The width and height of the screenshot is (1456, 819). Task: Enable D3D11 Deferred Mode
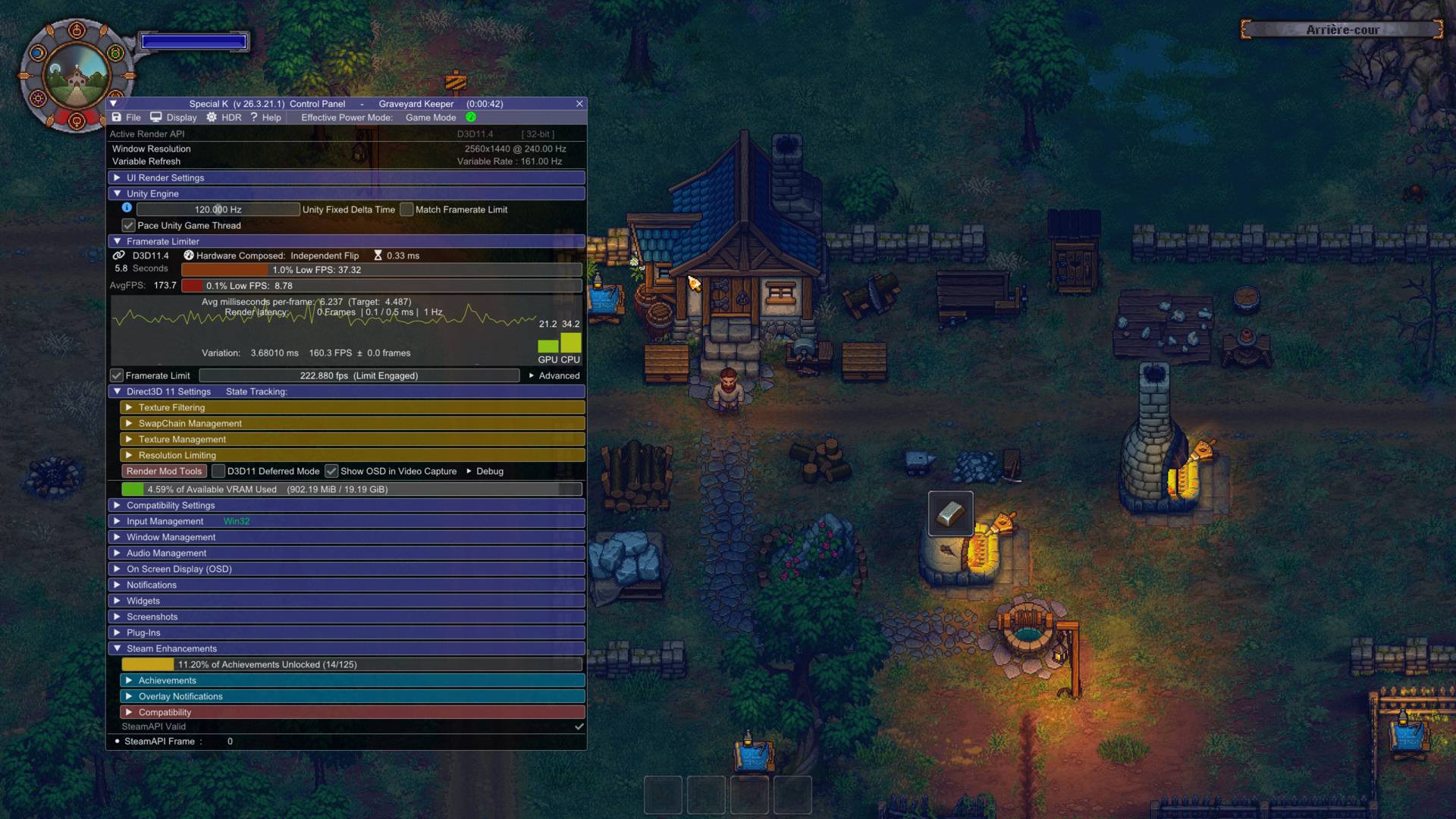(218, 472)
